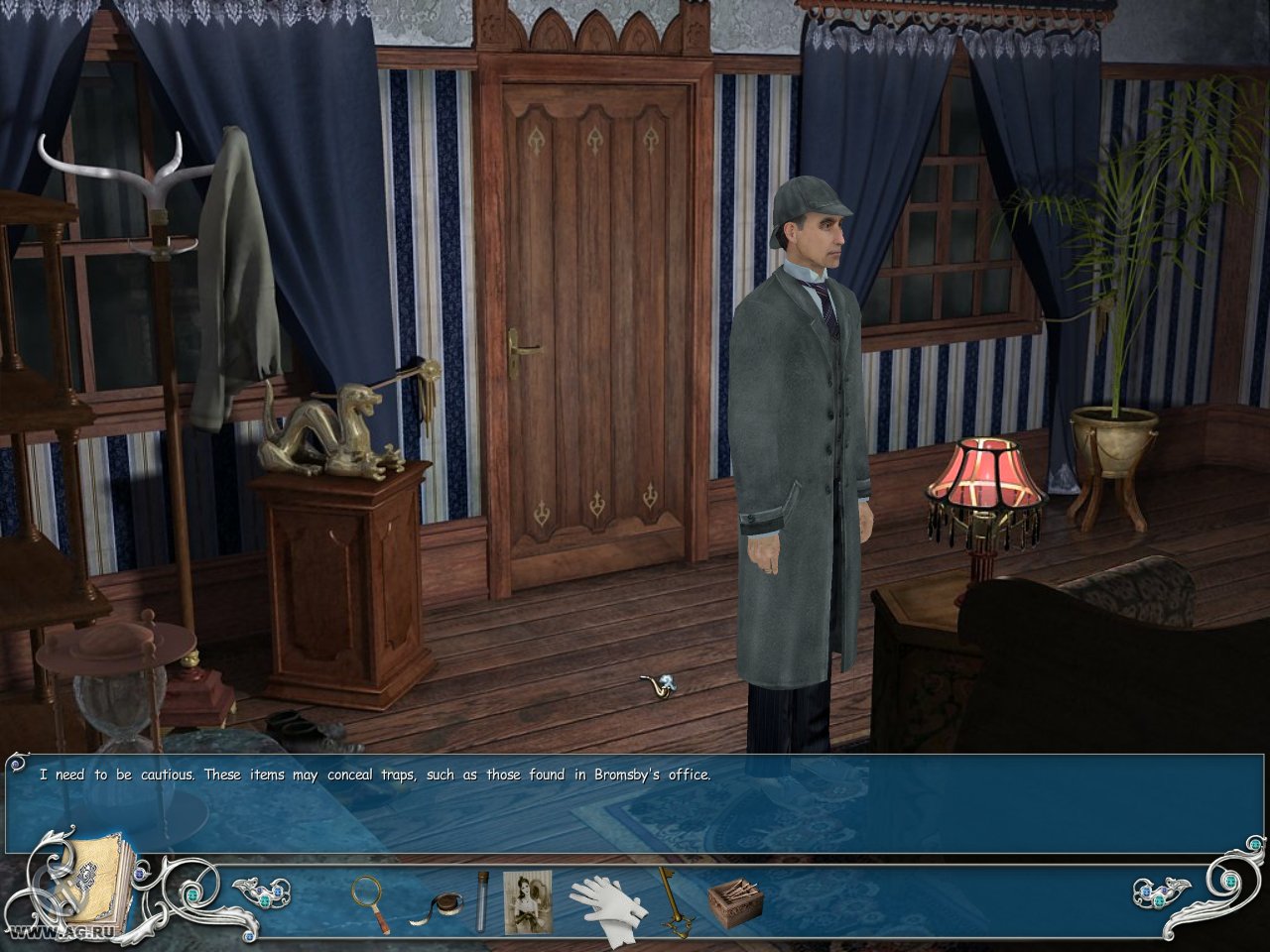The height and width of the screenshot is (952, 1270).
Task: Pick up the smoking pipe on the floor
Action: coord(660,684)
